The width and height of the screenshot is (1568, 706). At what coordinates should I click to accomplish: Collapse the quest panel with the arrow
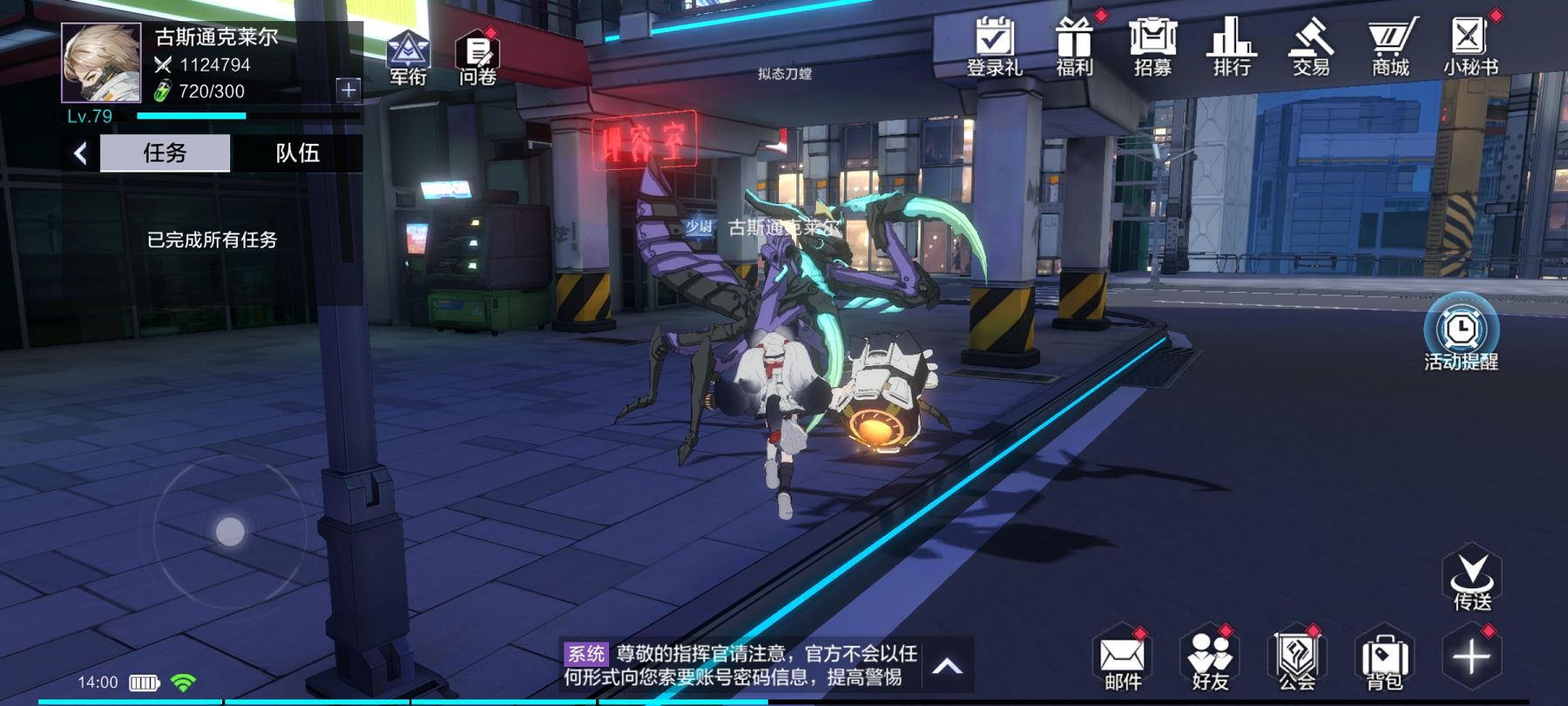tap(81, 154)
